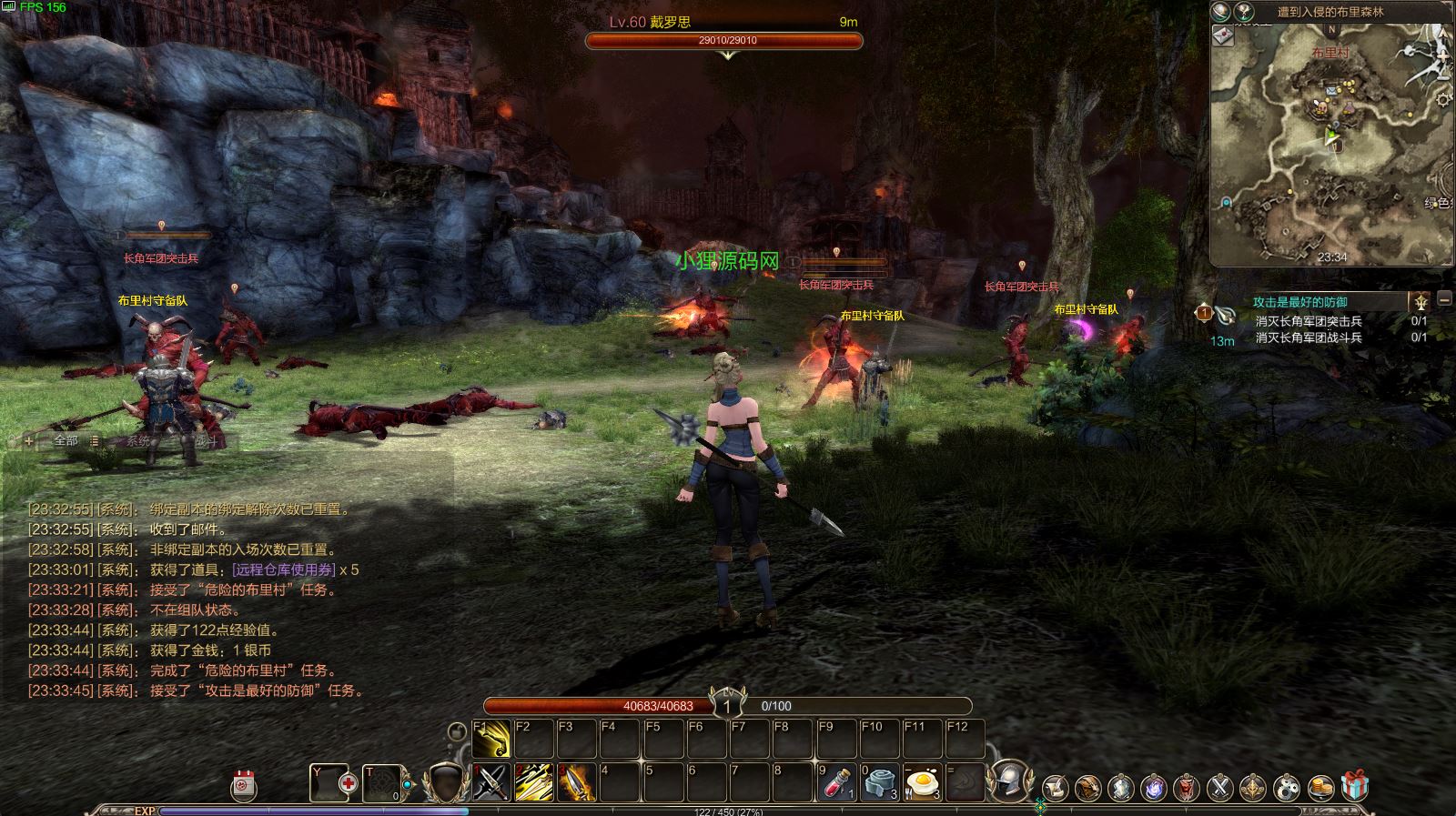The width and height of the screenshot is (1456, 816).
Task: Use the crossed swords attack in slot 1
Action: pyautogui.click(x=491, y=781)
